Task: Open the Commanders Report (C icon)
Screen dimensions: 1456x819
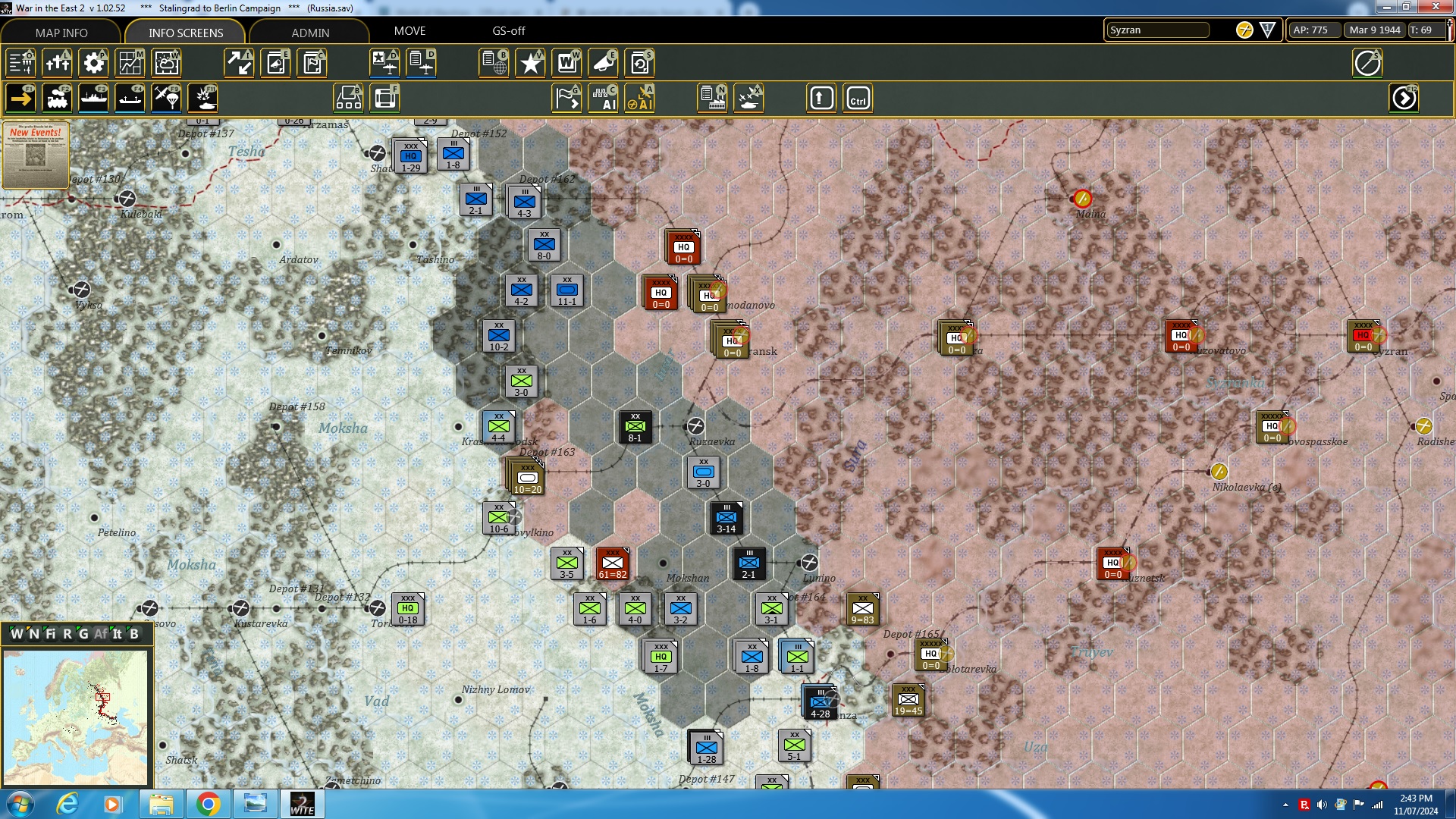Action: [311, 63]
